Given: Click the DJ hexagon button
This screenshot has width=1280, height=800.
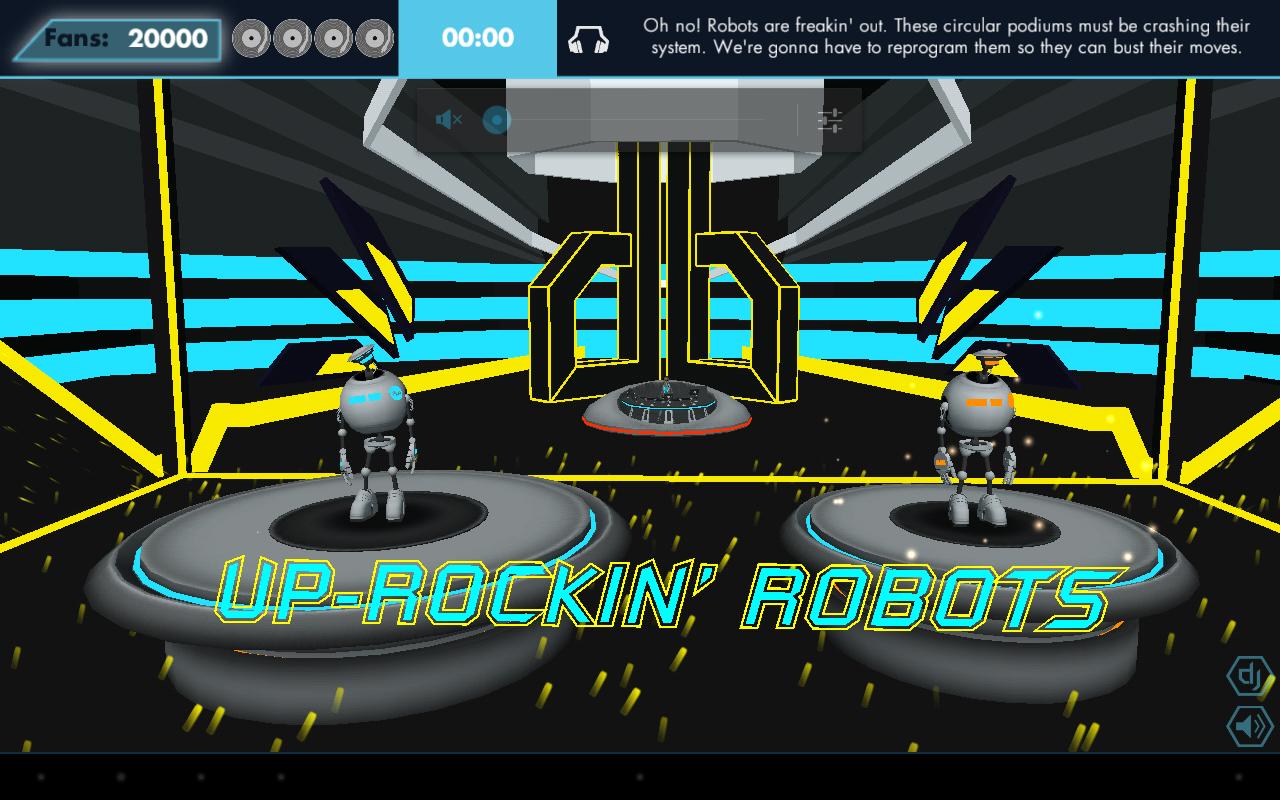Looking at the screenshot, I should (x=1248, y=676).
